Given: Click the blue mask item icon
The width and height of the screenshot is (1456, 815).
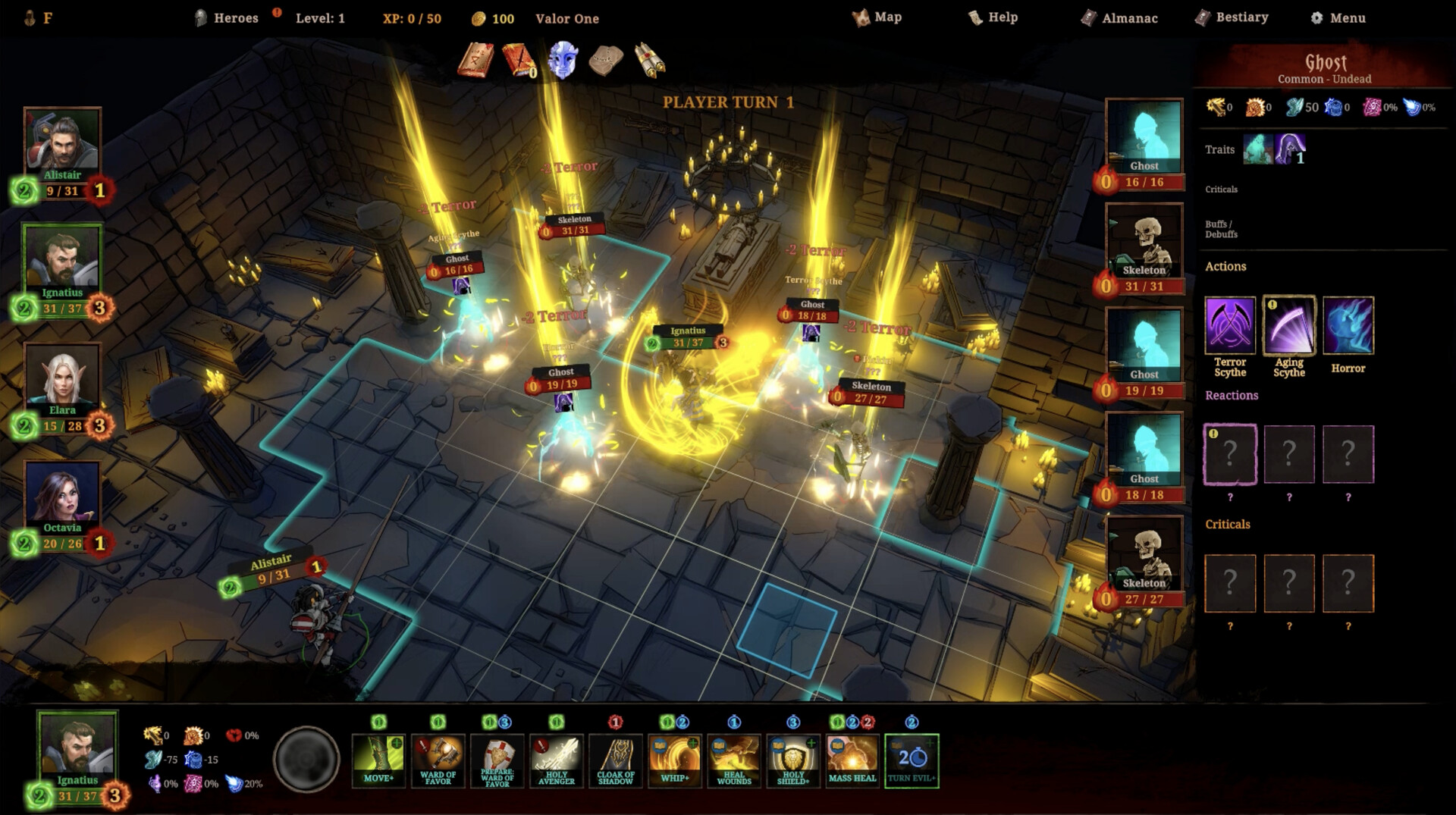Looking at the screenshot, I should click(x=563, y=61).
